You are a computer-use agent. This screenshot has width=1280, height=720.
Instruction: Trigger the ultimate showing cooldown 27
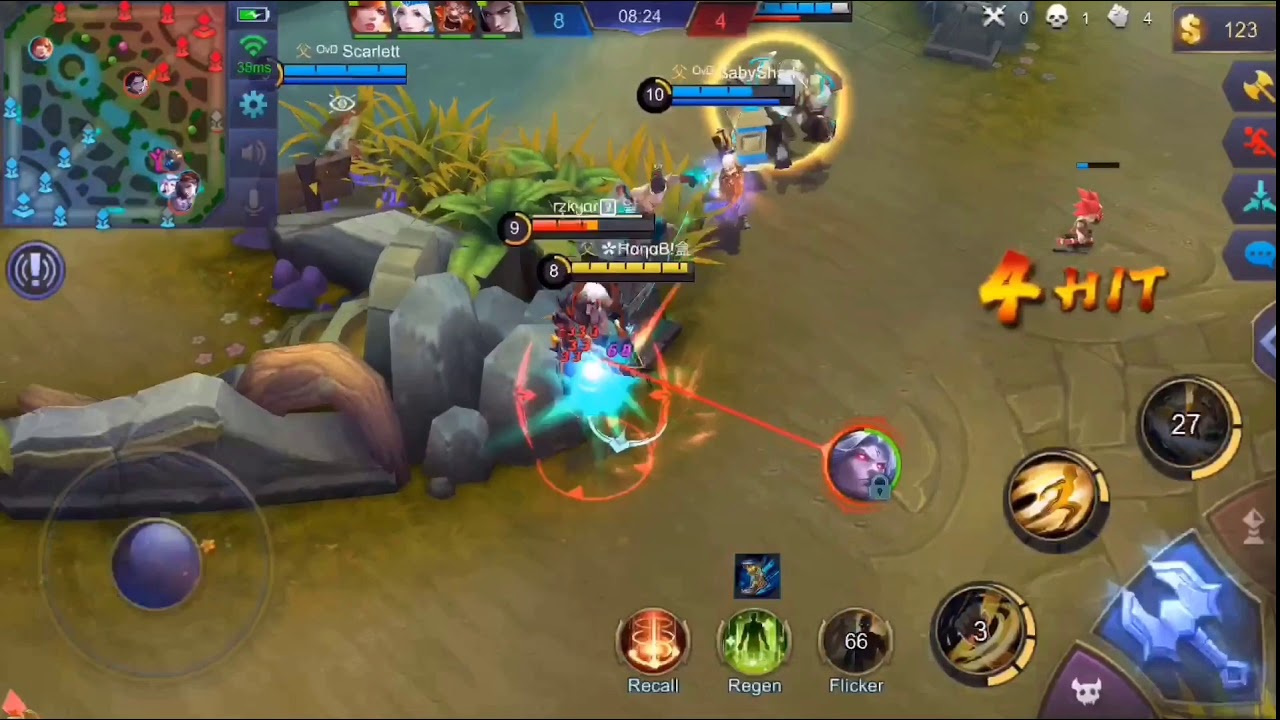[x=1187, y=425]
